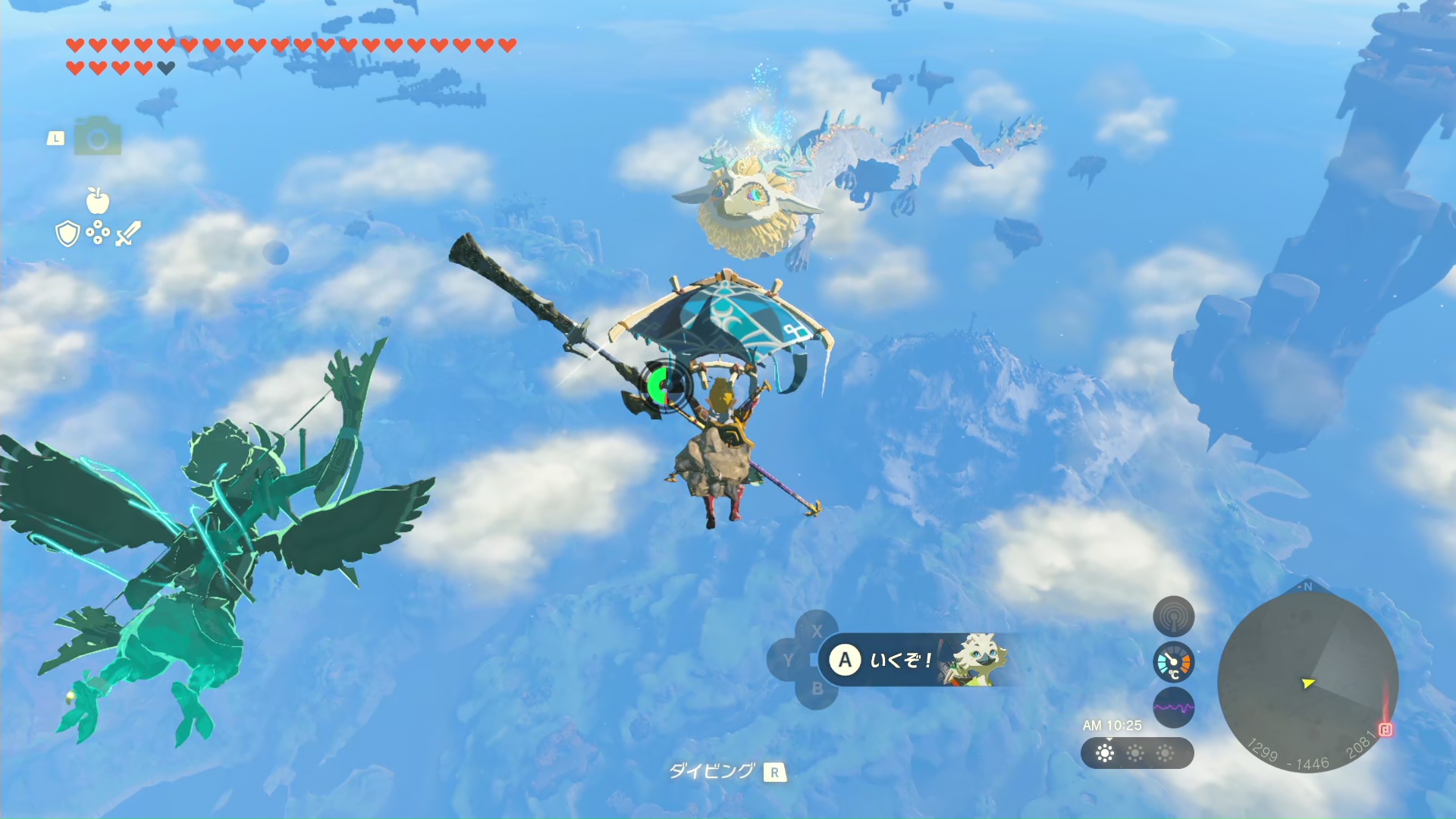1456x819 pixels.
Task: Click the red shrine marker on the minimap edge
Action: [x=1385, y=730]
